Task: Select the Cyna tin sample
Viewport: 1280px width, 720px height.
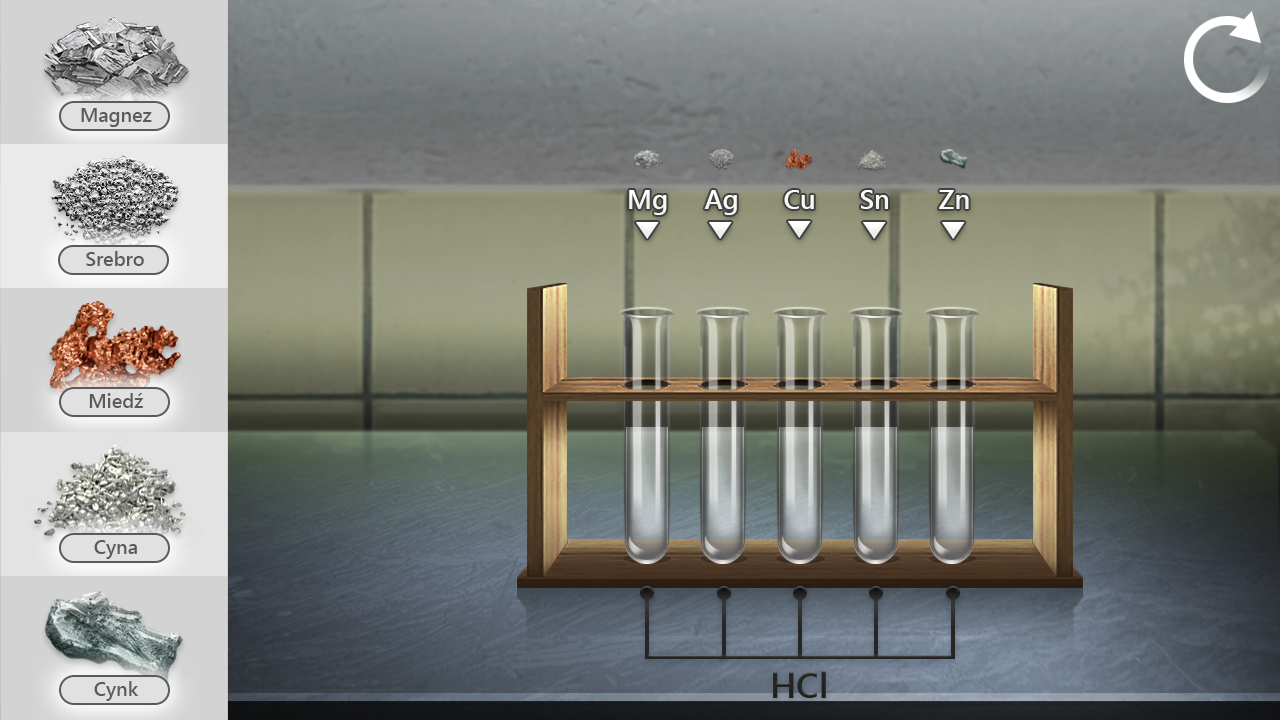Action: [x=114, y=504]
